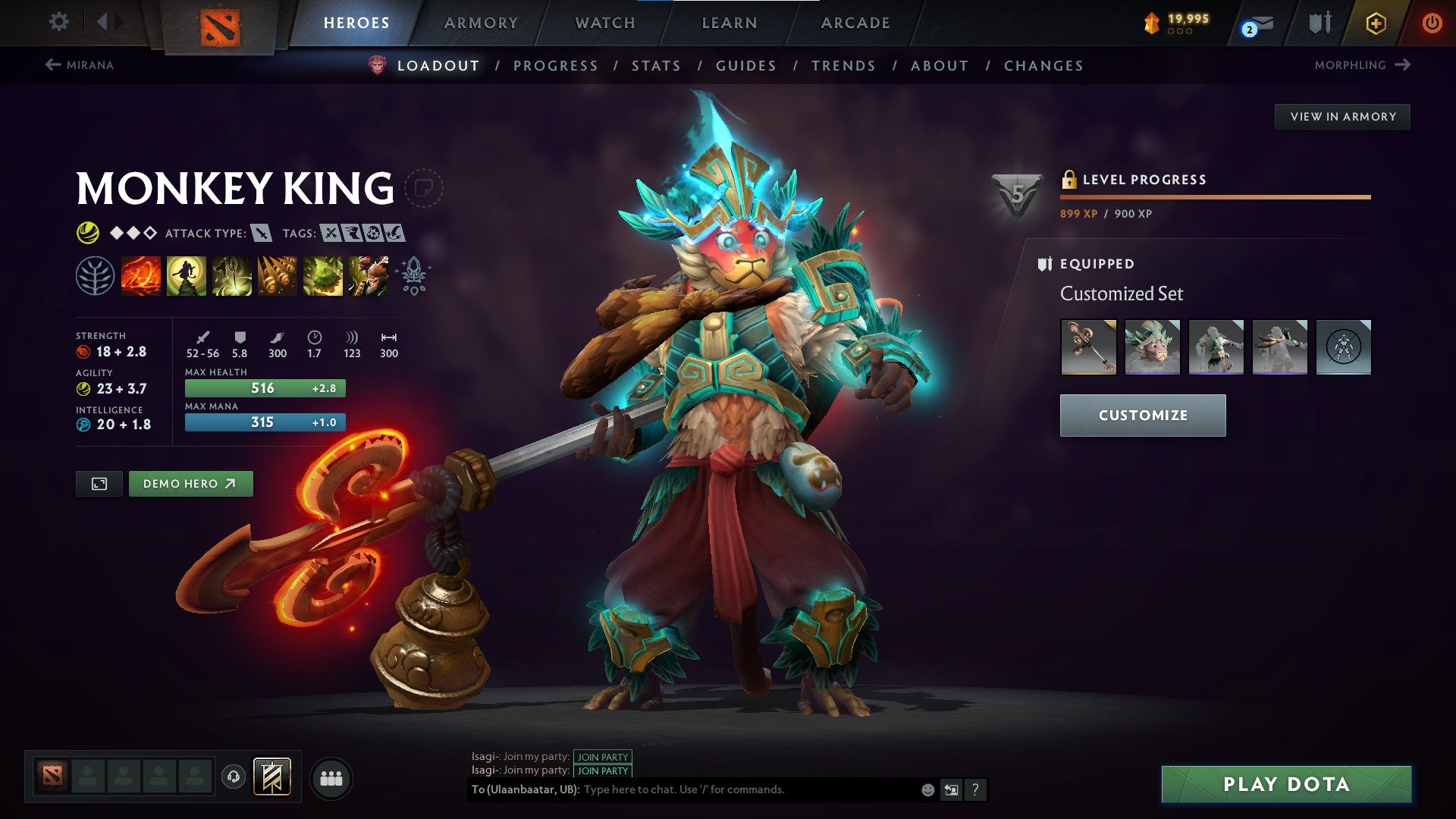1456x819 pixels.
Task: Open the TRENDS tab
Action: 843,65
